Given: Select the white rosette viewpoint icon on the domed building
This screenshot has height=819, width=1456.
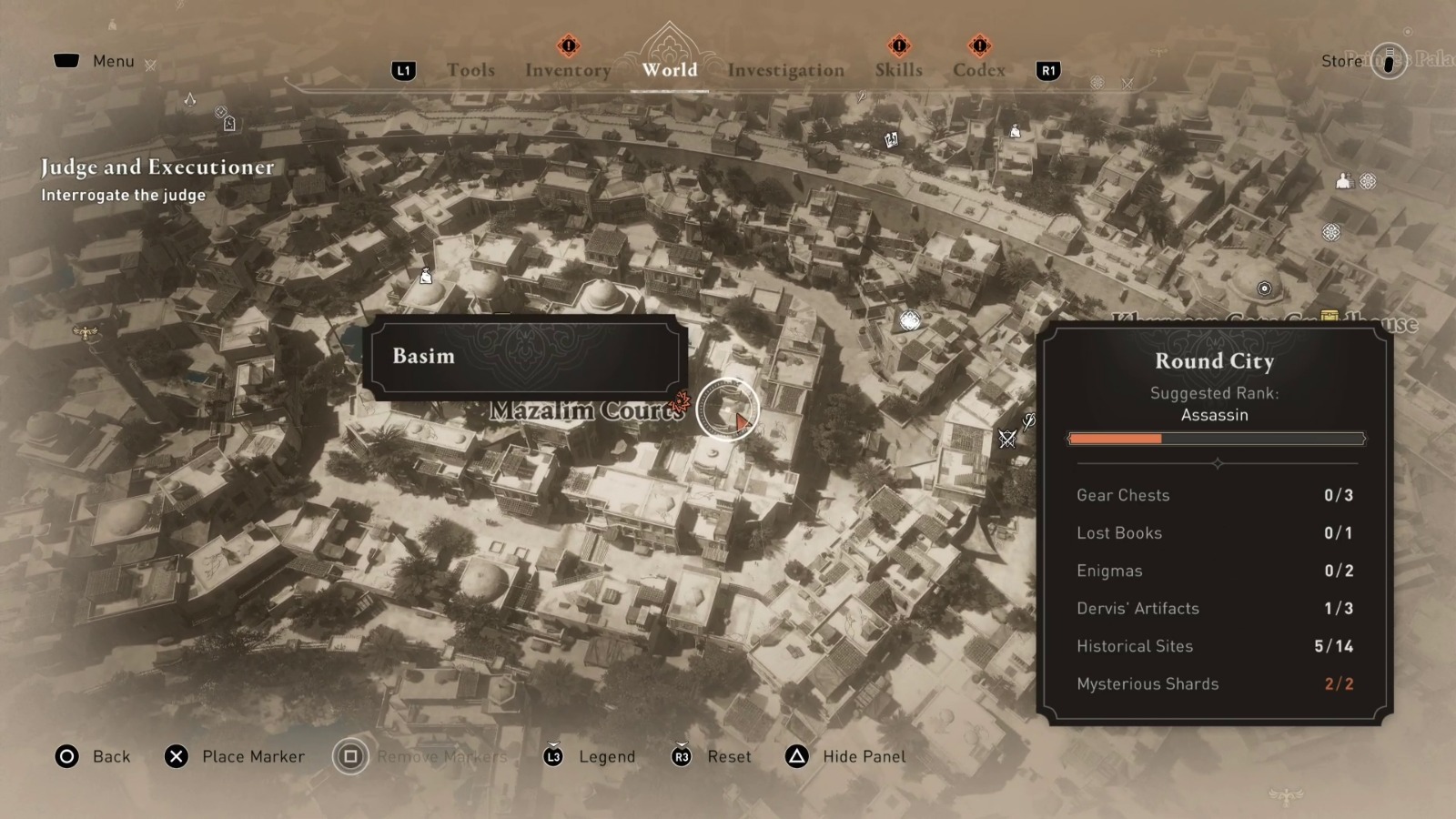Looking at the screenshot, I should tap(908, 319).
